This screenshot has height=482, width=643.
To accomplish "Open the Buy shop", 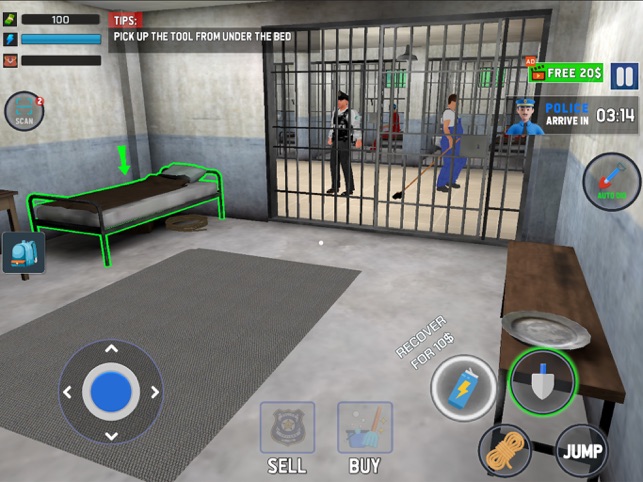I will coord(364,428).
